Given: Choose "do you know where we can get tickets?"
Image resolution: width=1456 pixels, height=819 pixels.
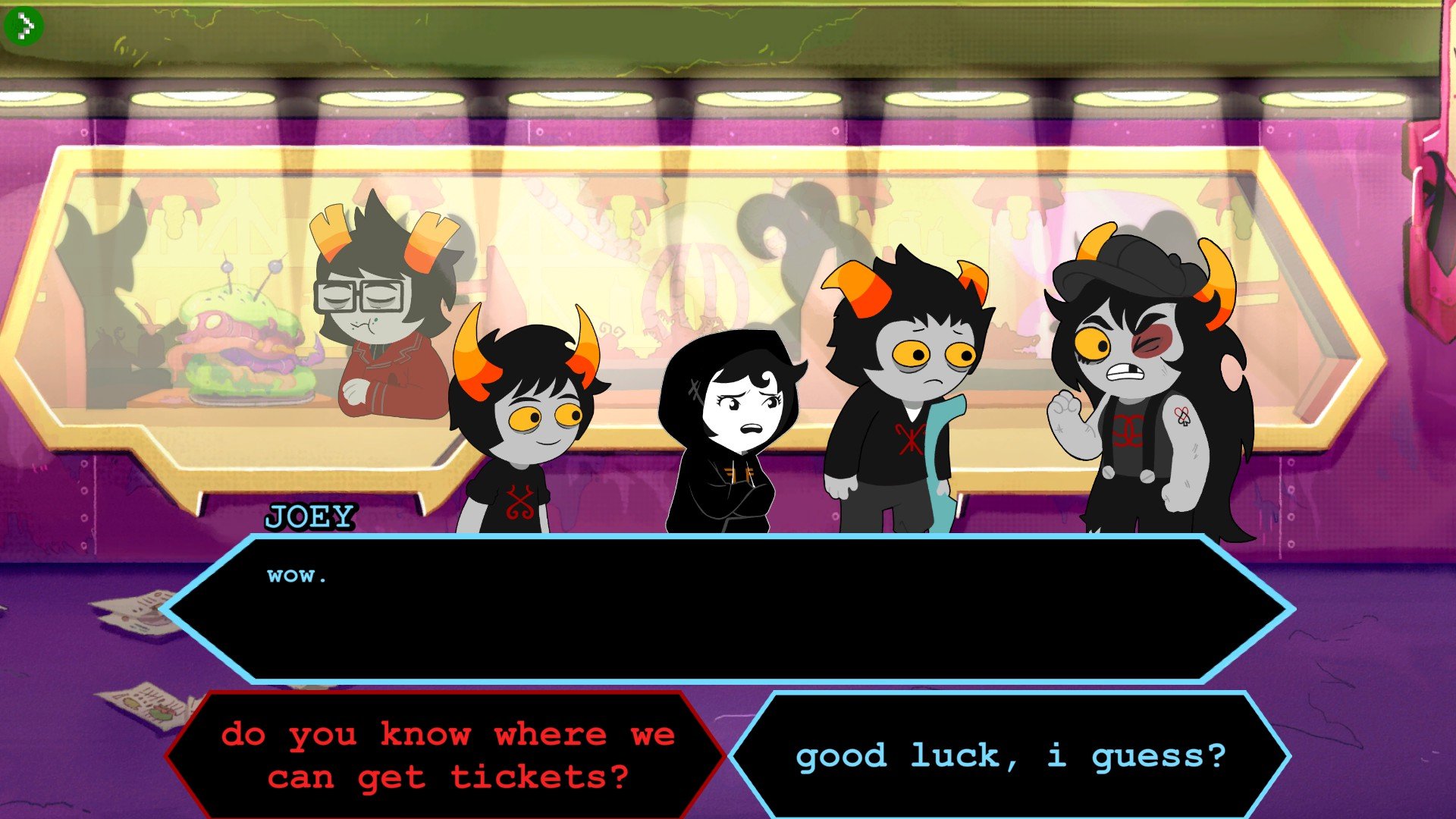Looking at the screenshot, I should point(447,755).
